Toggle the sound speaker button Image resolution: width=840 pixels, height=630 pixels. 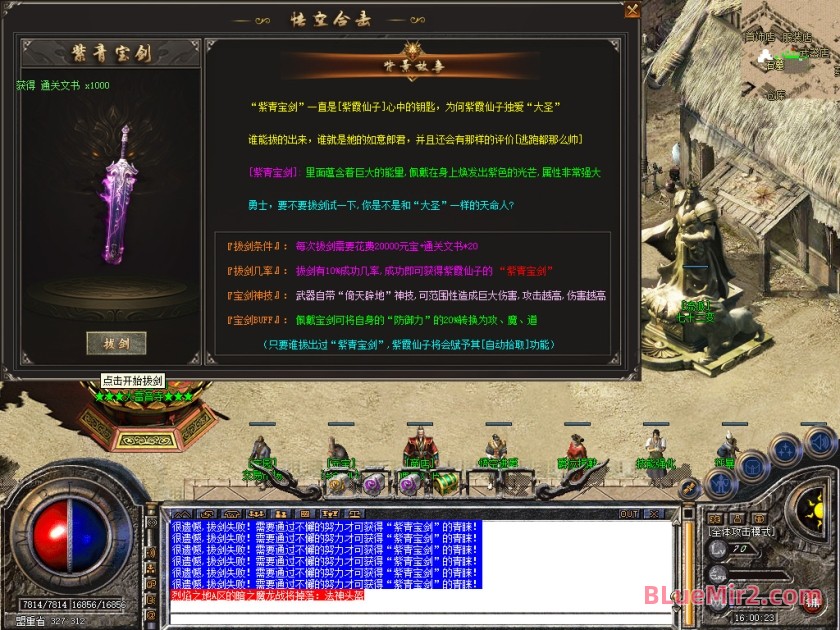coord(820,441)
